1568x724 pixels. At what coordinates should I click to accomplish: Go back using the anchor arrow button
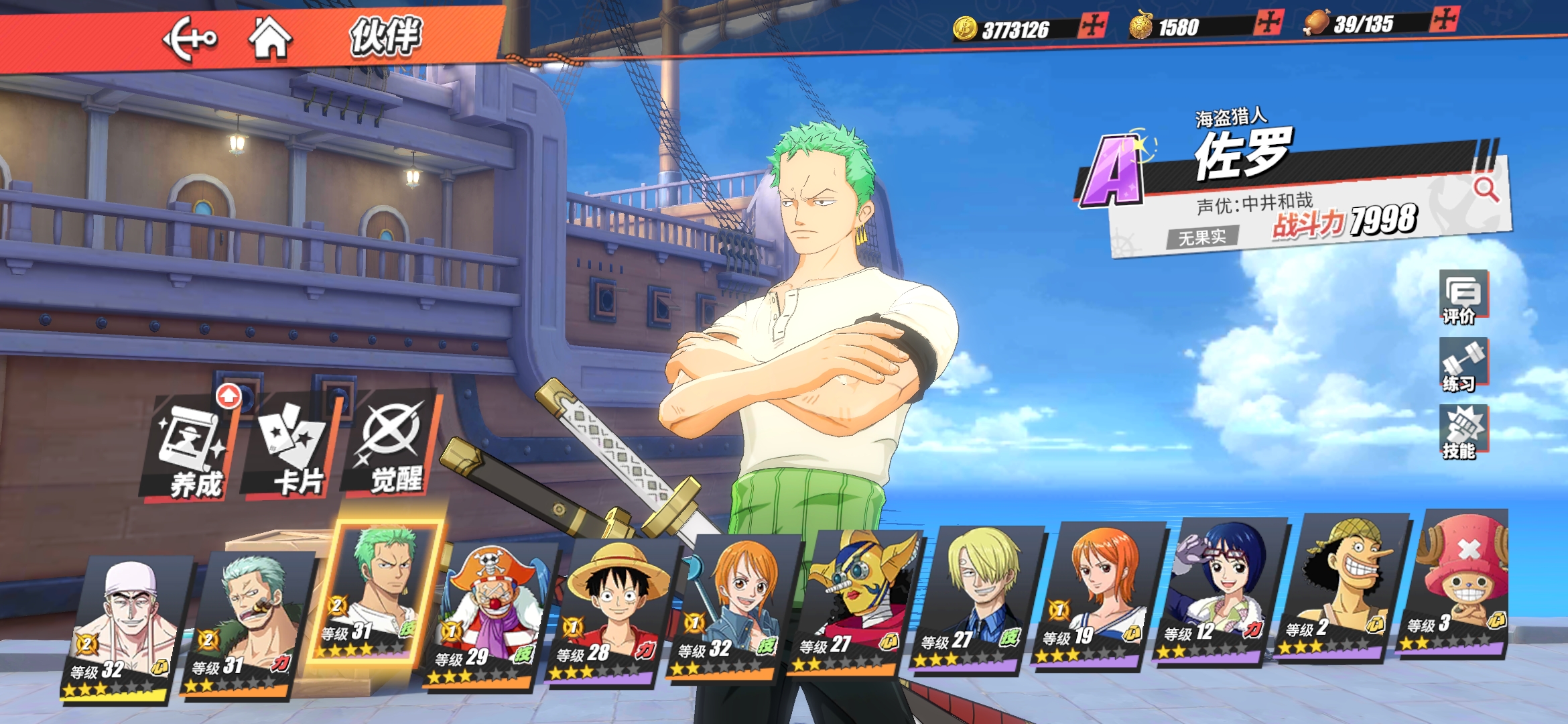pyautogui.click(x=189, y=38)
